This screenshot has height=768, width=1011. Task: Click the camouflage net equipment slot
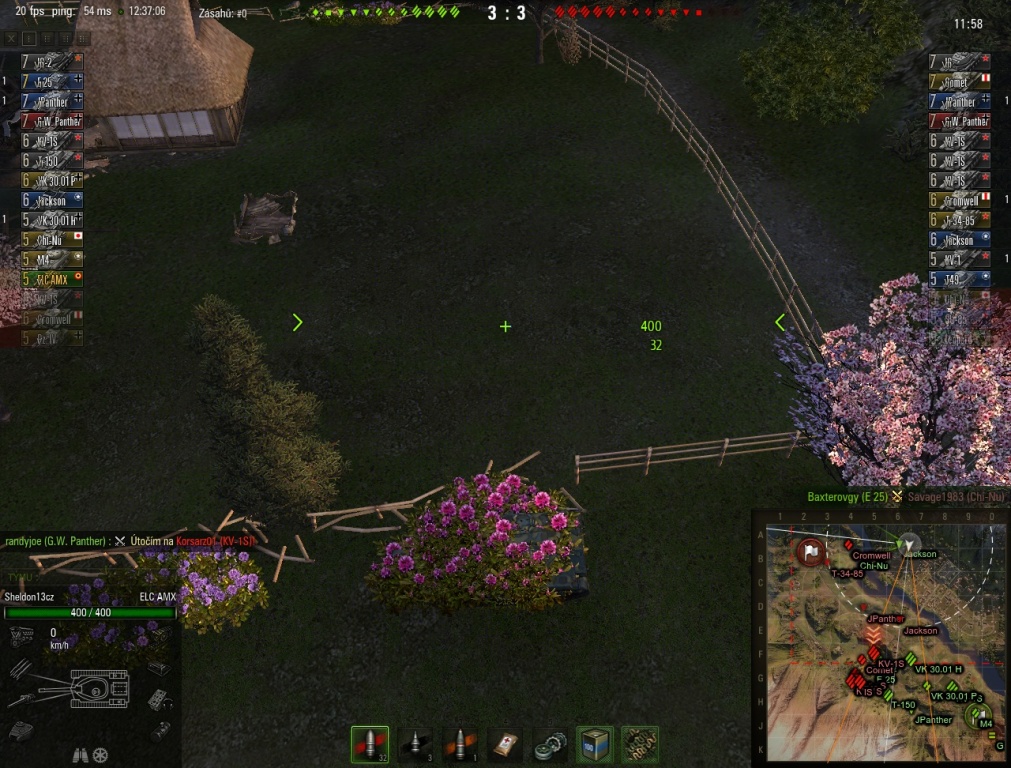[x=640, y=745]
